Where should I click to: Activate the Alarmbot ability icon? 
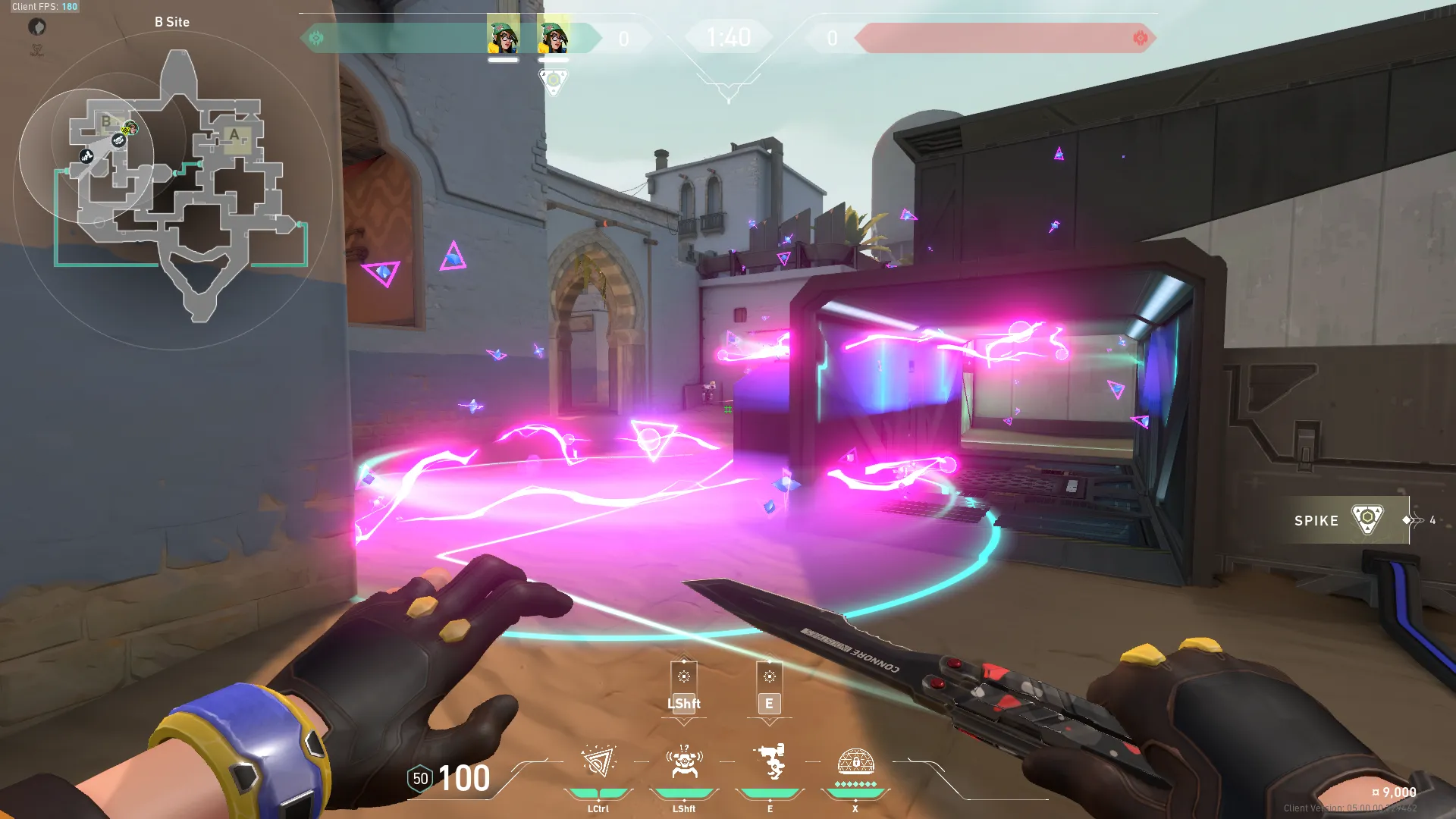pyautogui.click(x=683, y=762)
